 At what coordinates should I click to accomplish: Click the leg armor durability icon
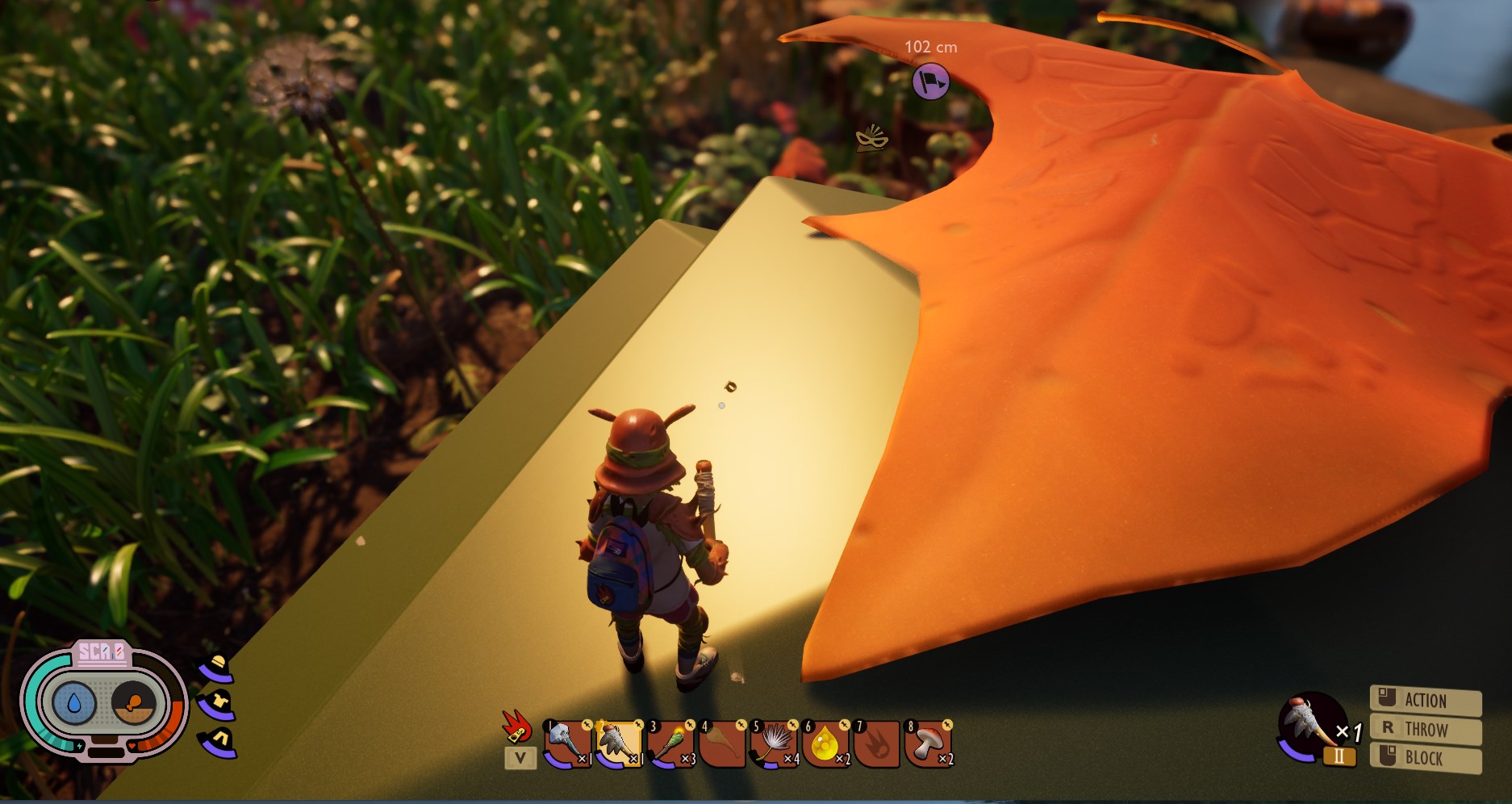219,740
